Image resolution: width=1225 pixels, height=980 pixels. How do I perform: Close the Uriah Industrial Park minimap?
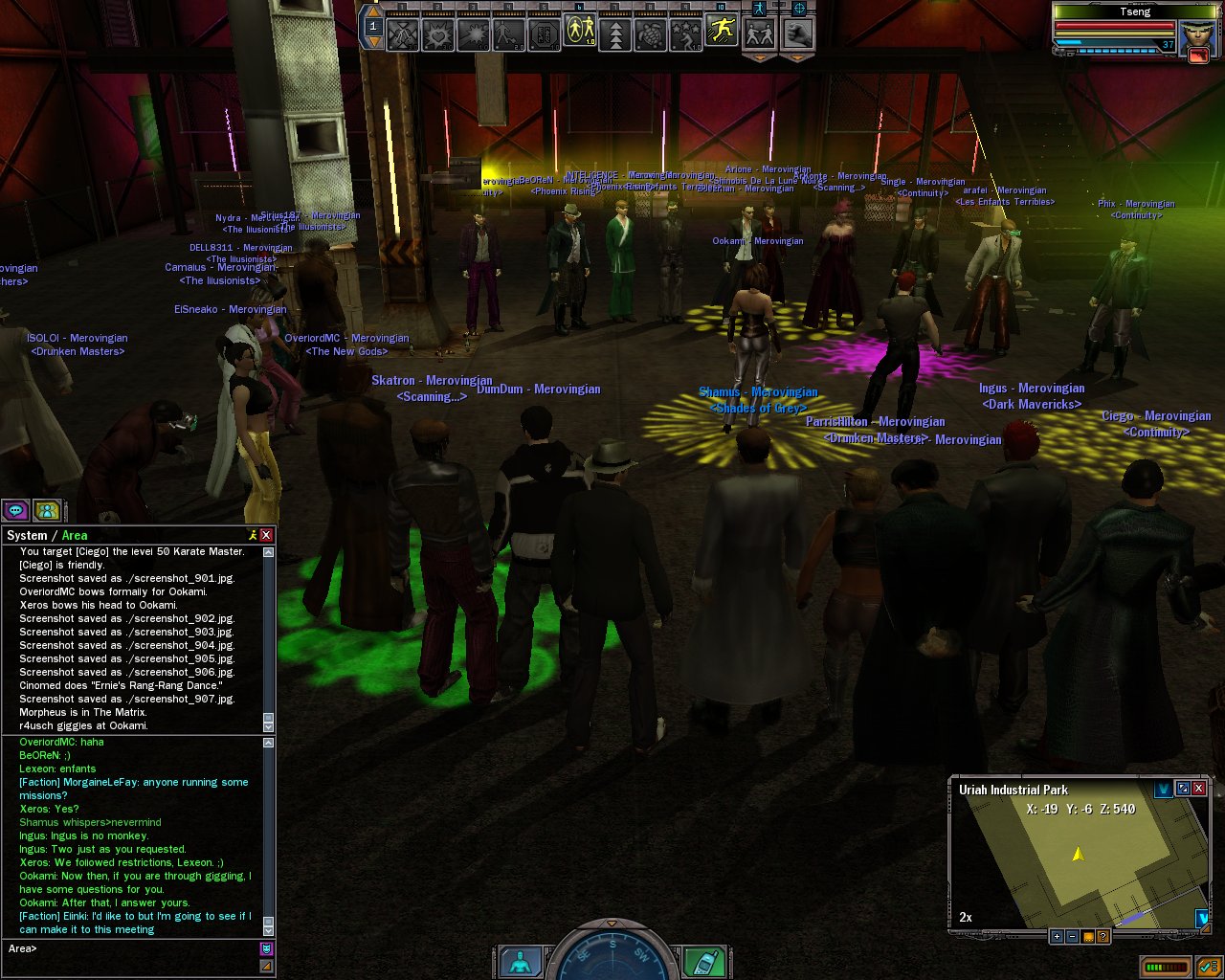point(1198,789)
